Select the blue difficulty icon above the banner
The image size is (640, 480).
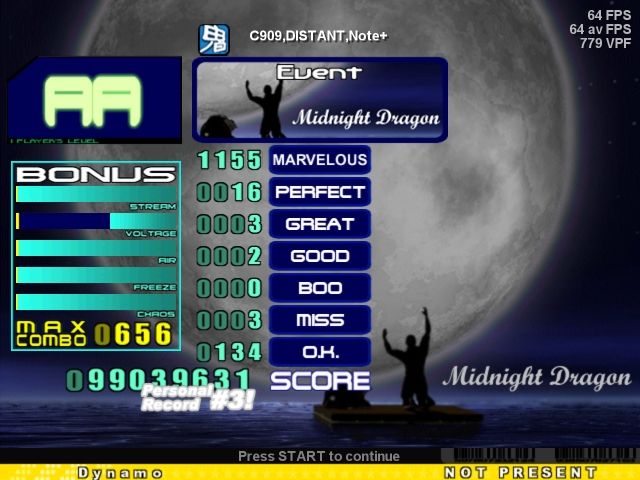click(213, 39)
